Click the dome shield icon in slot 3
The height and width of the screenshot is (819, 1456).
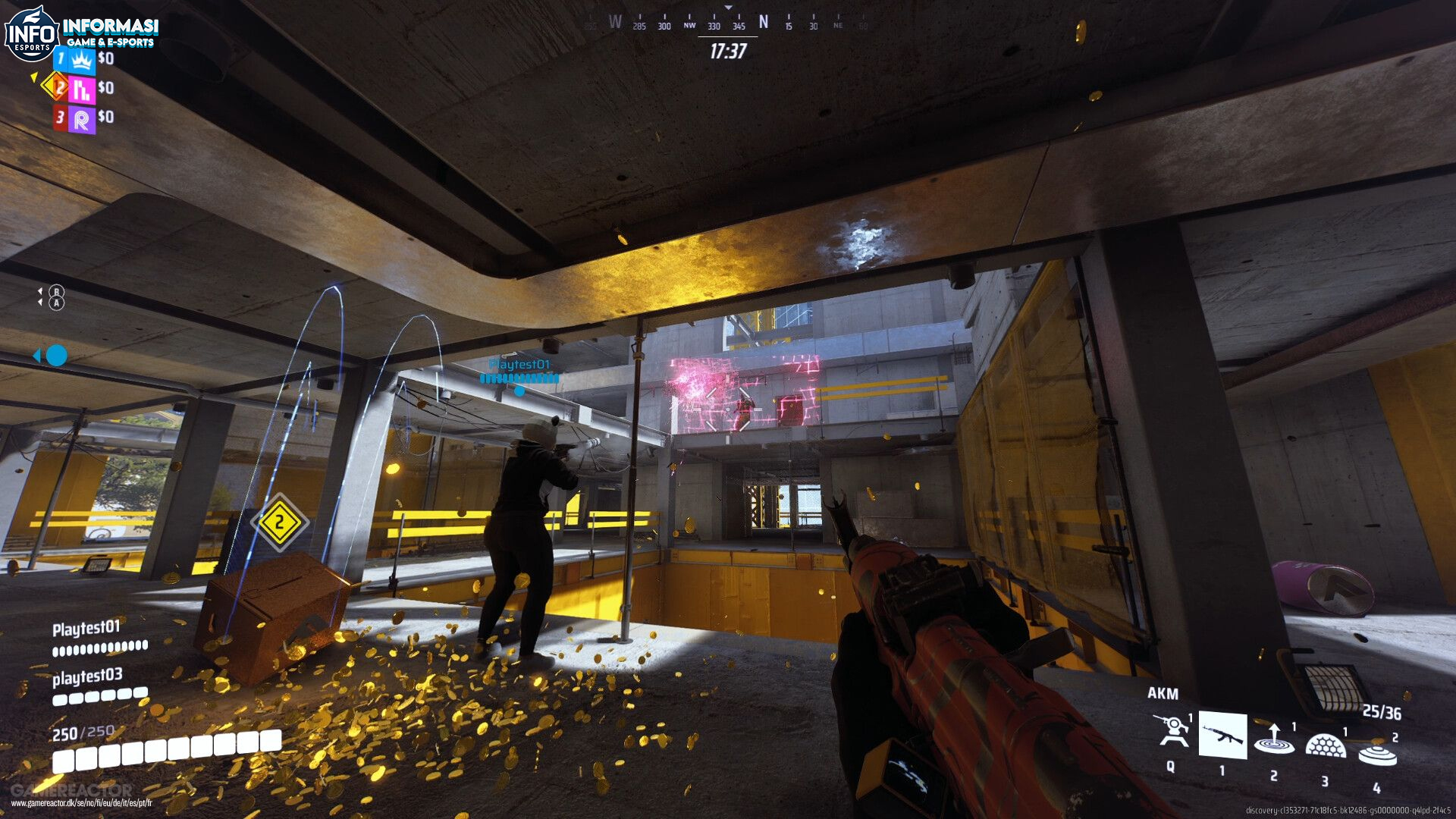[1325, 745]
